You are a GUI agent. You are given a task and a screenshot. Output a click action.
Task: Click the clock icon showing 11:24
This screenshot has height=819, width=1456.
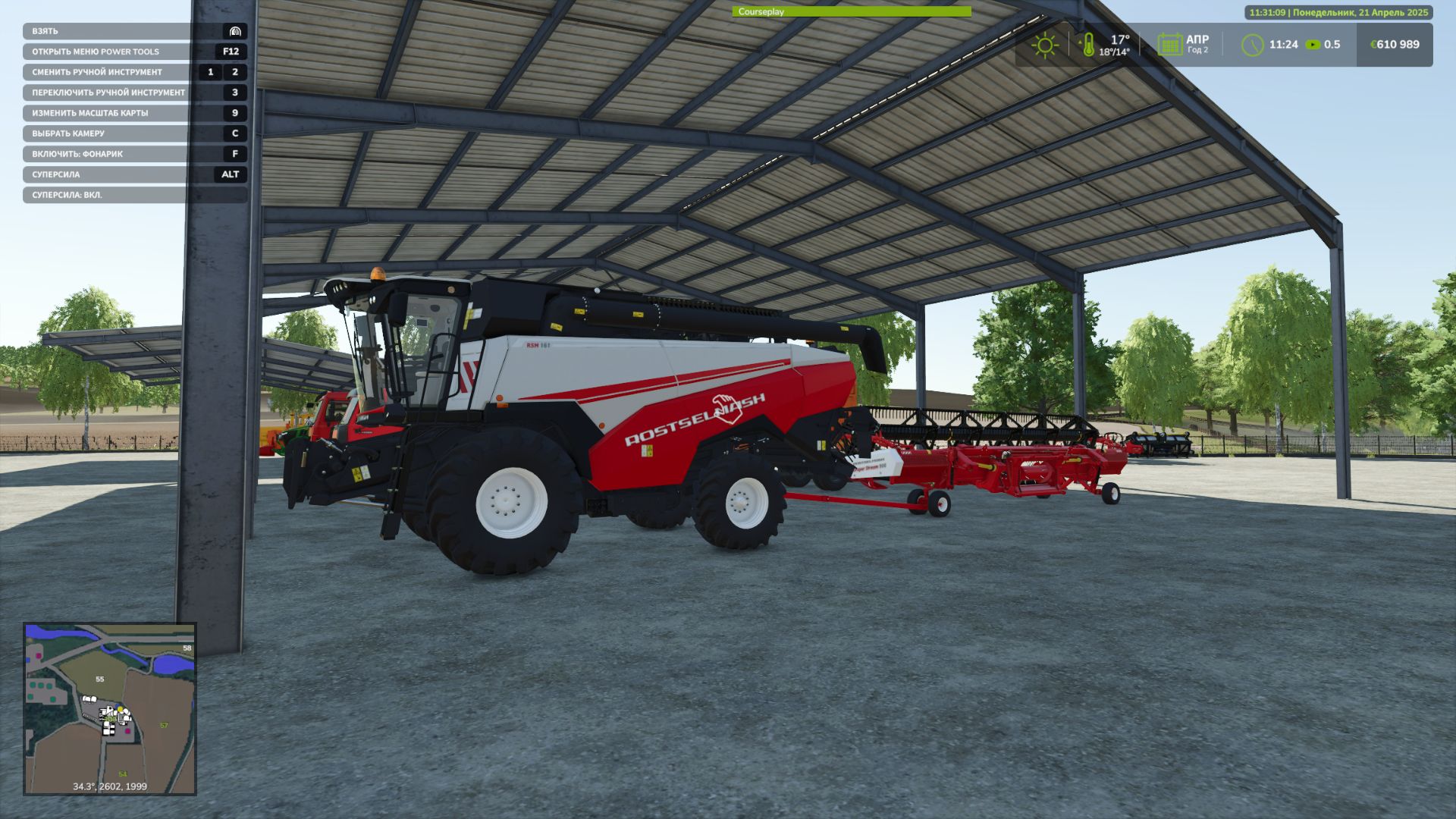point(1253,45)
